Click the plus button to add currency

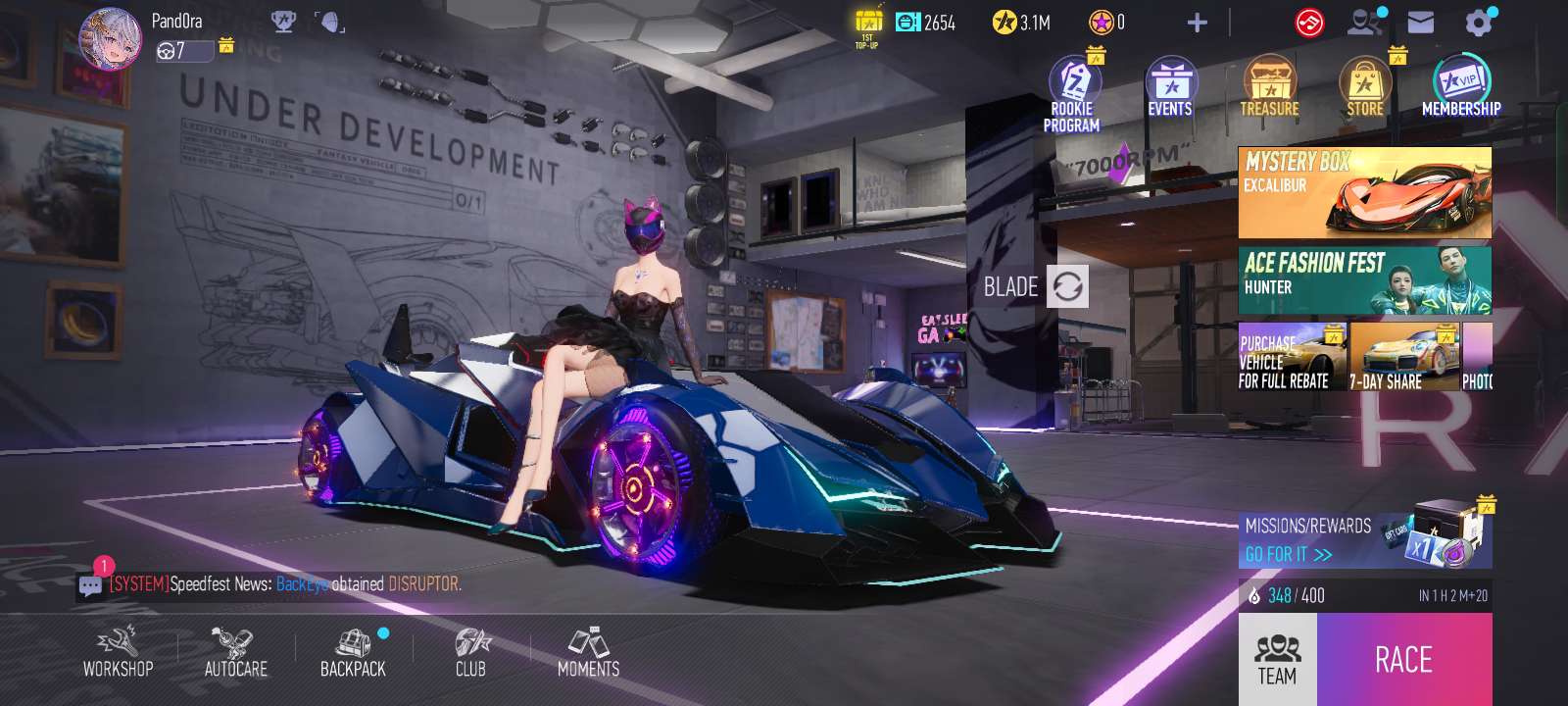click(x=1197, y=23)
